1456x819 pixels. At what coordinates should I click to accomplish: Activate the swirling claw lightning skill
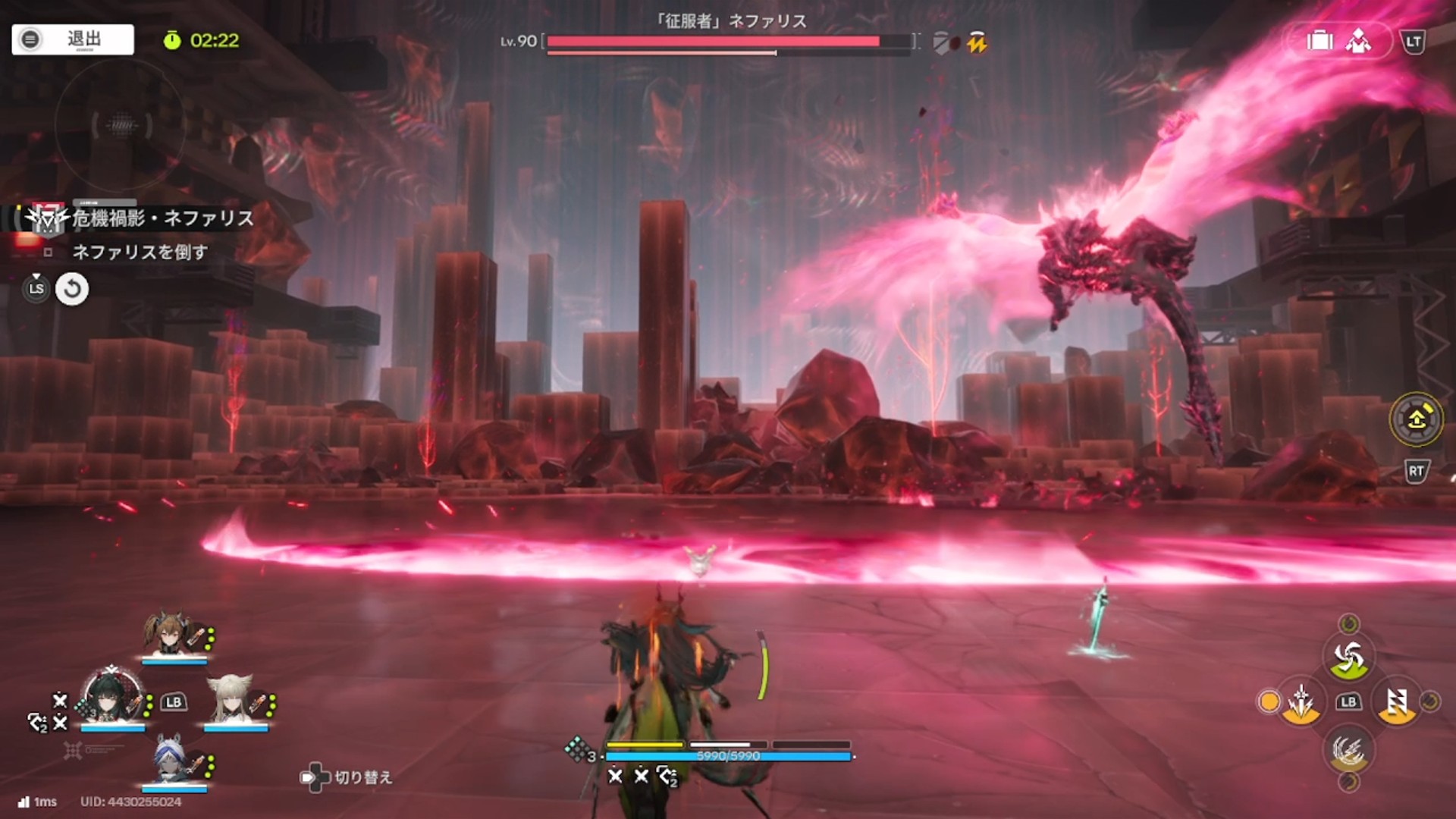click(x=1348, y=751)
